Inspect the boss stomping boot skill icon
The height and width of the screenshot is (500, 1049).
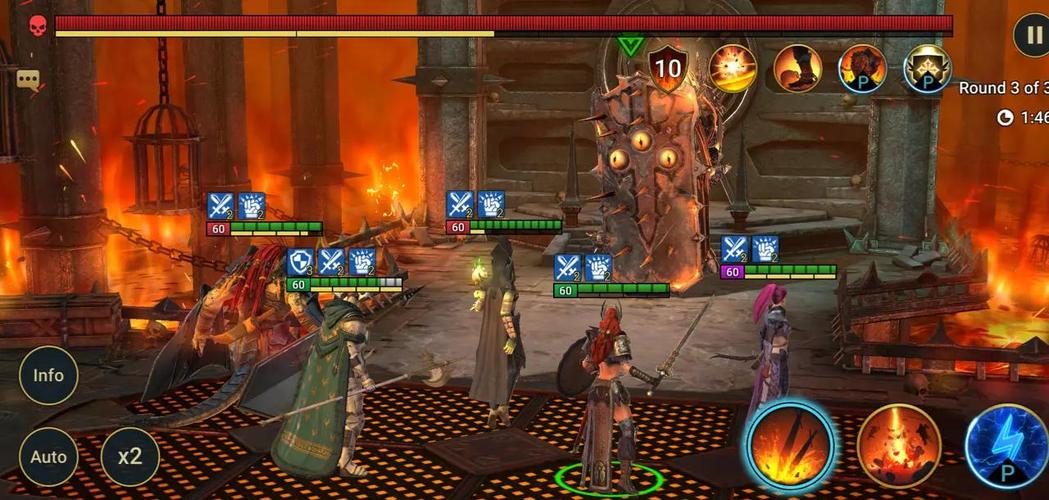pos(798,68)
